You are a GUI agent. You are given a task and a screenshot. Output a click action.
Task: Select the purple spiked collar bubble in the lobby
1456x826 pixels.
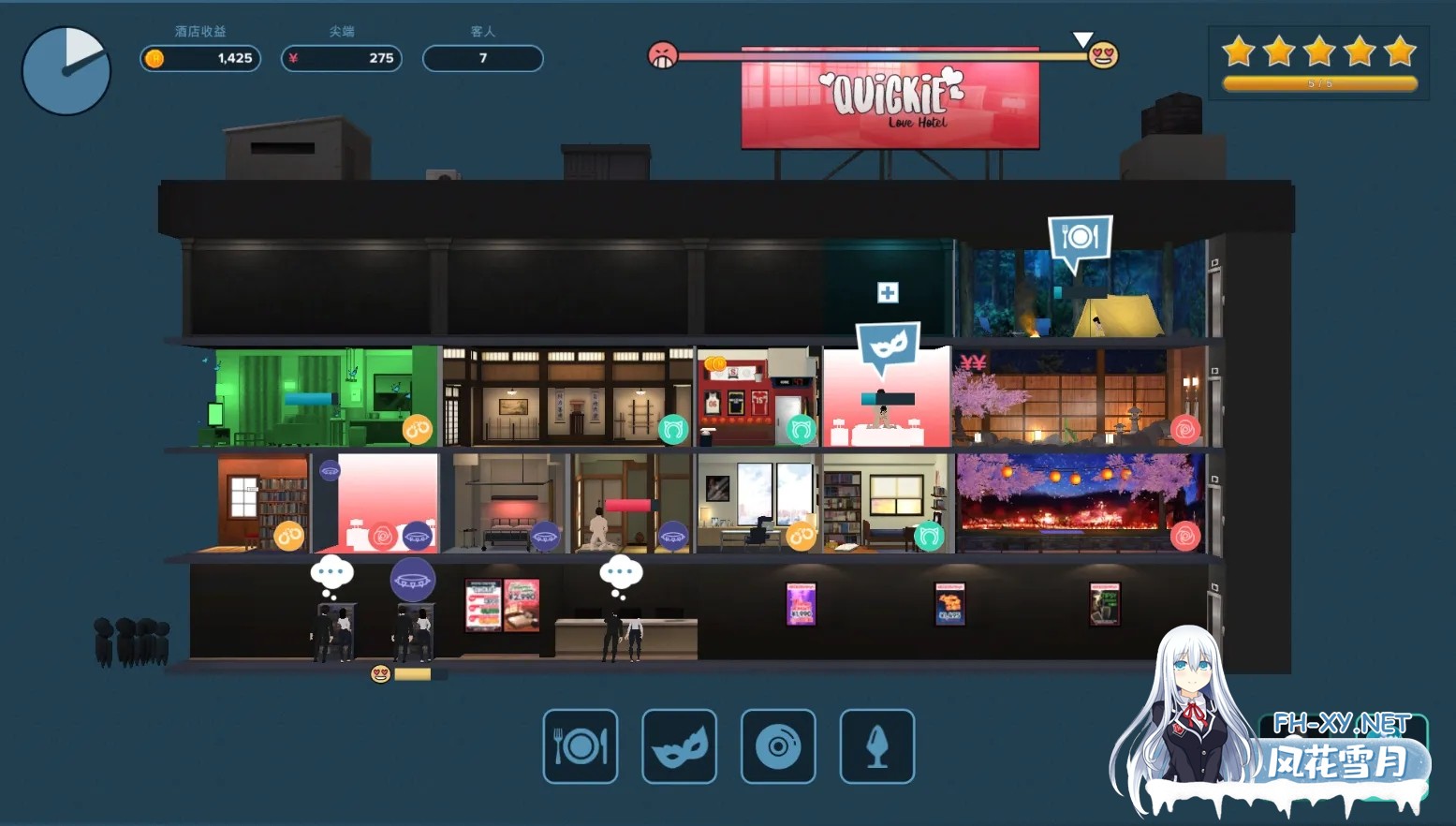click(412, 581)
